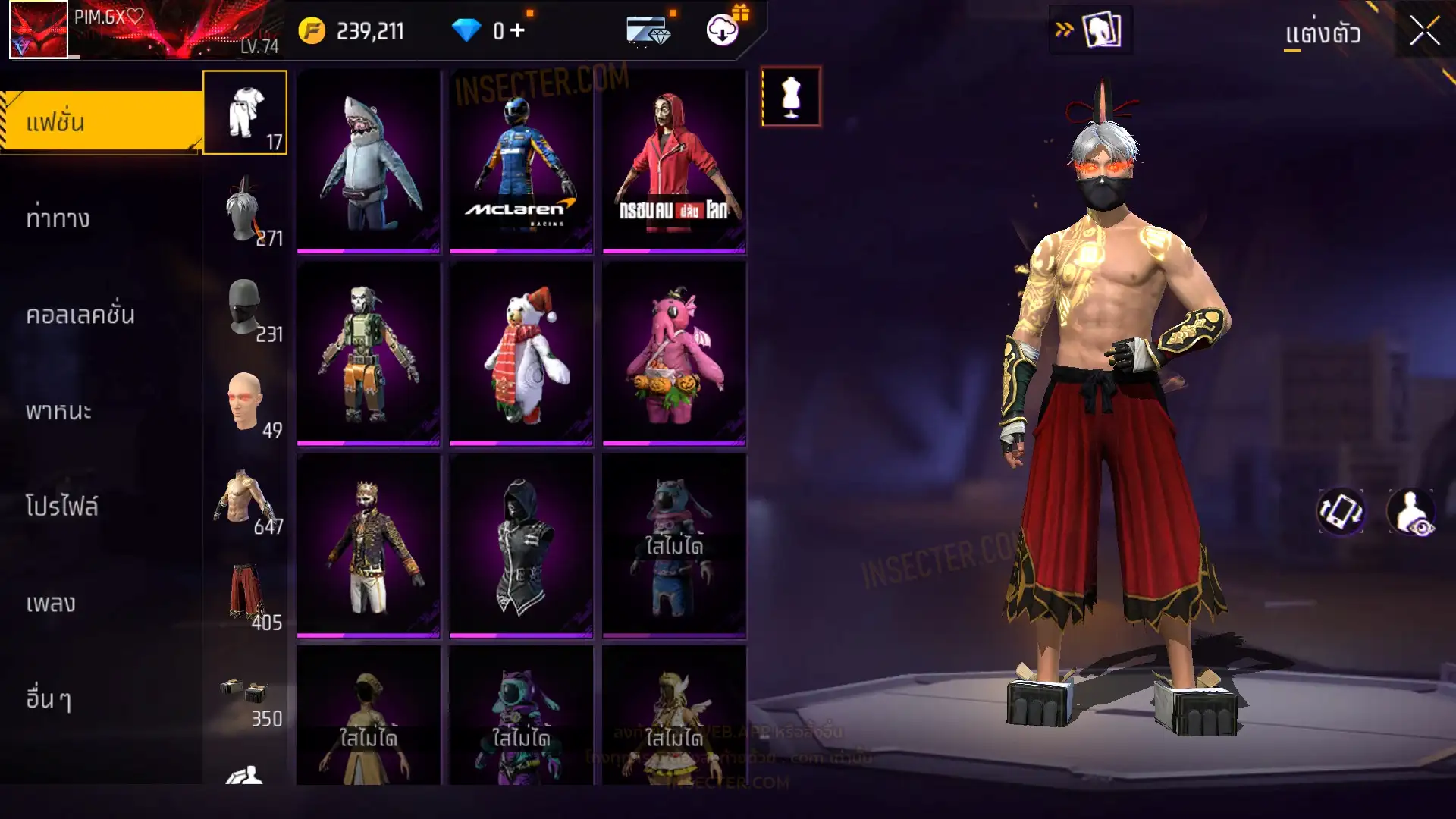Image resolution: width=1456 pixels, height=819 pixels.
Task: Add diamonds using the plus button
Action: [x=517, y=31]
